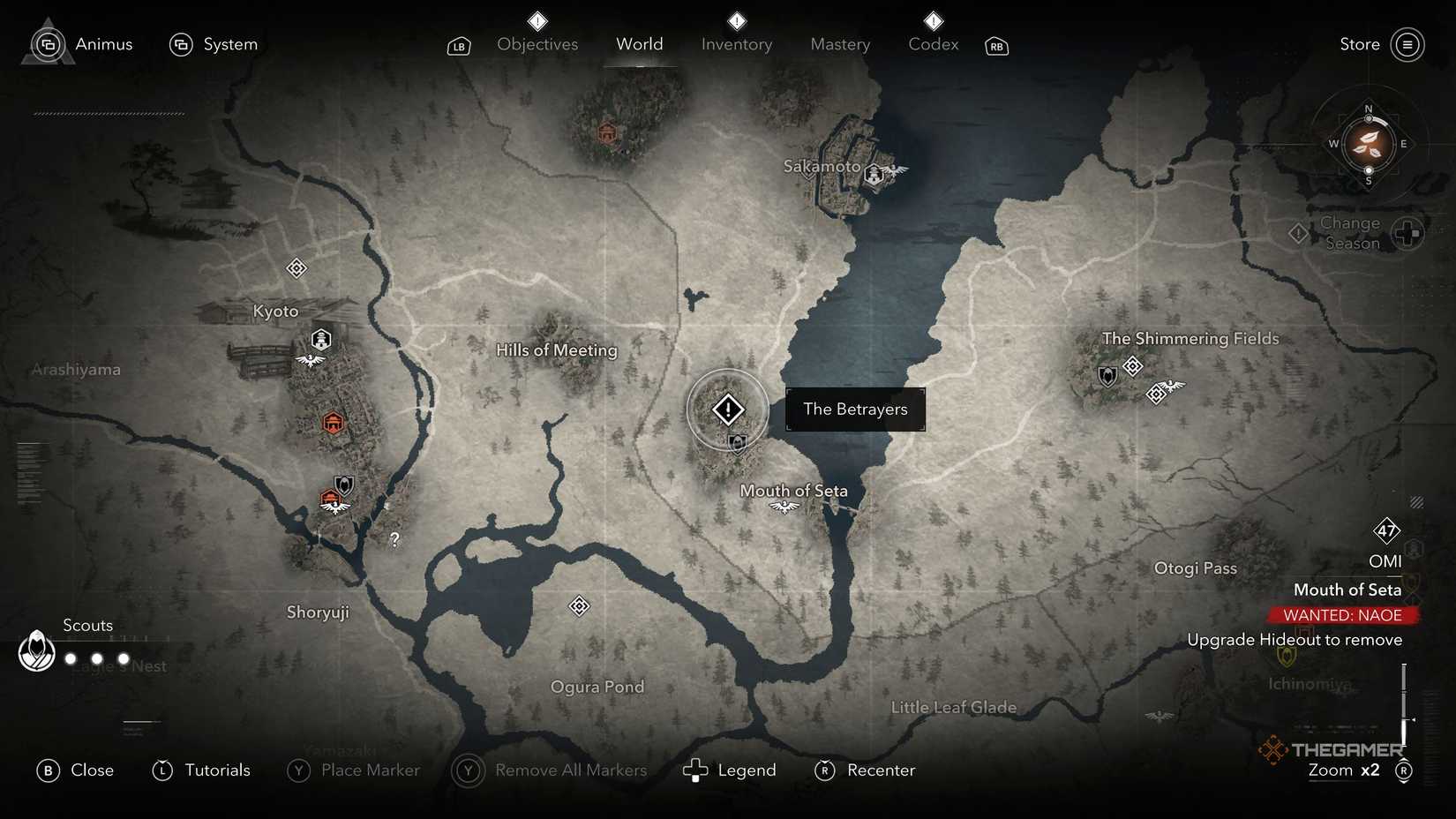The width and height of the screenshot is (1456, 819).
Task: Switch to the Inventory tab
Action: 736,44
